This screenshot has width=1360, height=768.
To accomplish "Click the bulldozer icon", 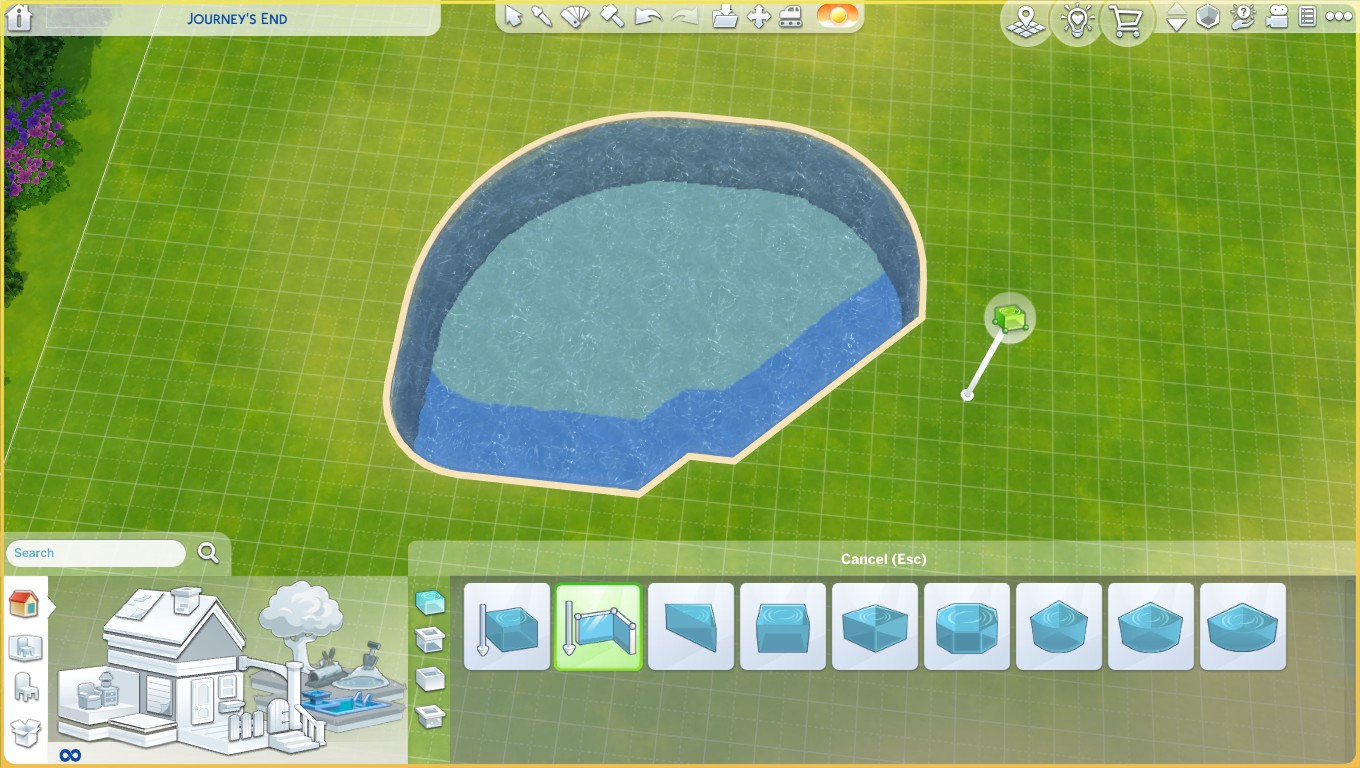I will click(x=791, y=16).
